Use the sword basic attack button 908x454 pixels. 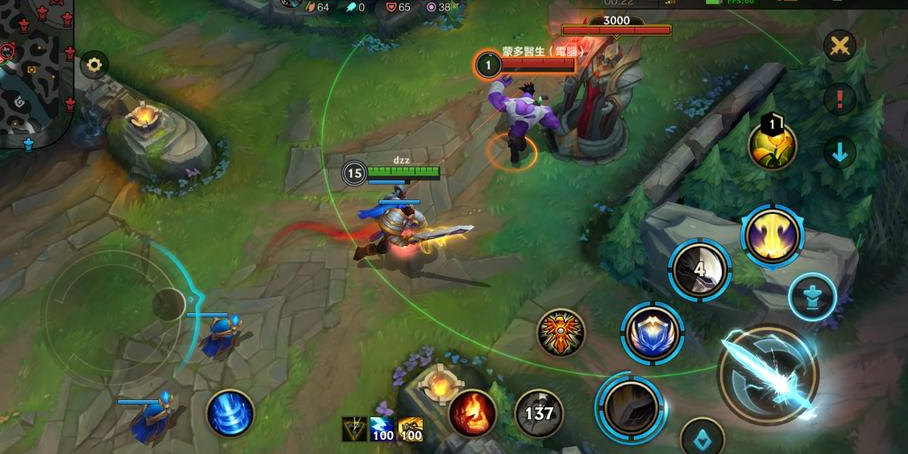pyautogui.click(x=768, y=375)
